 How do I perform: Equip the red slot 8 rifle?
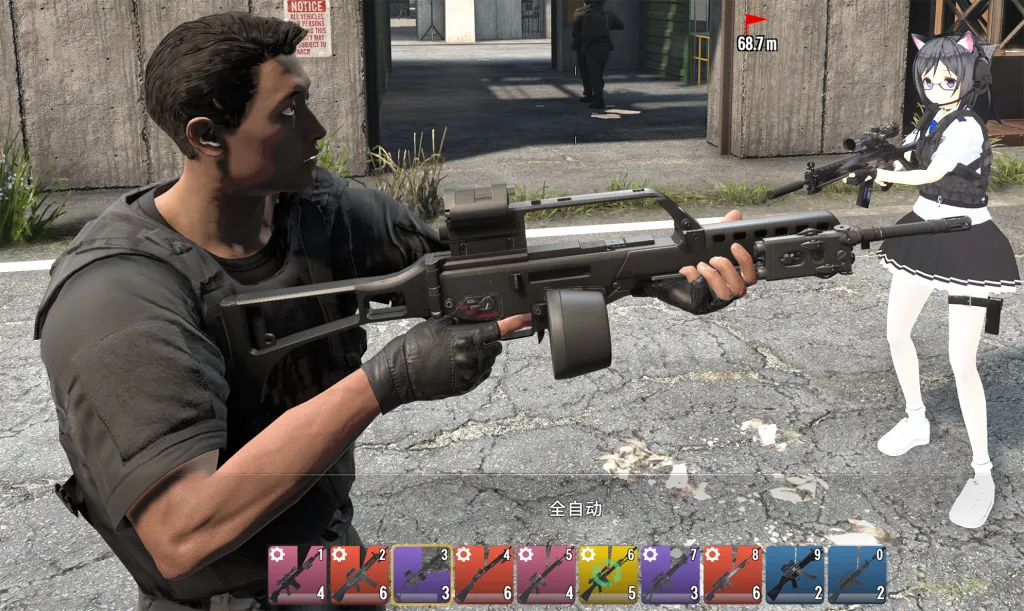coord(732,575)
